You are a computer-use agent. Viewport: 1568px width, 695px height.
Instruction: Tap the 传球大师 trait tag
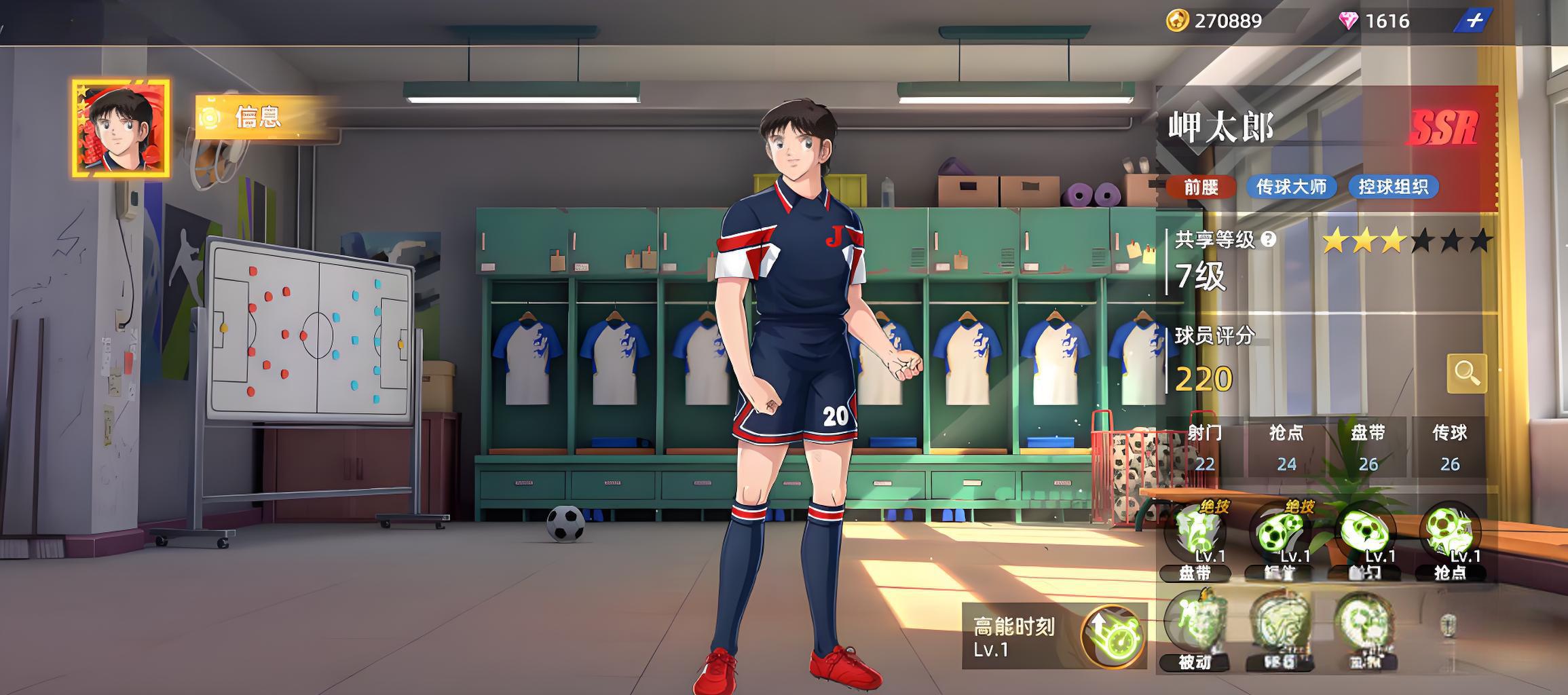pos(1291,187)
